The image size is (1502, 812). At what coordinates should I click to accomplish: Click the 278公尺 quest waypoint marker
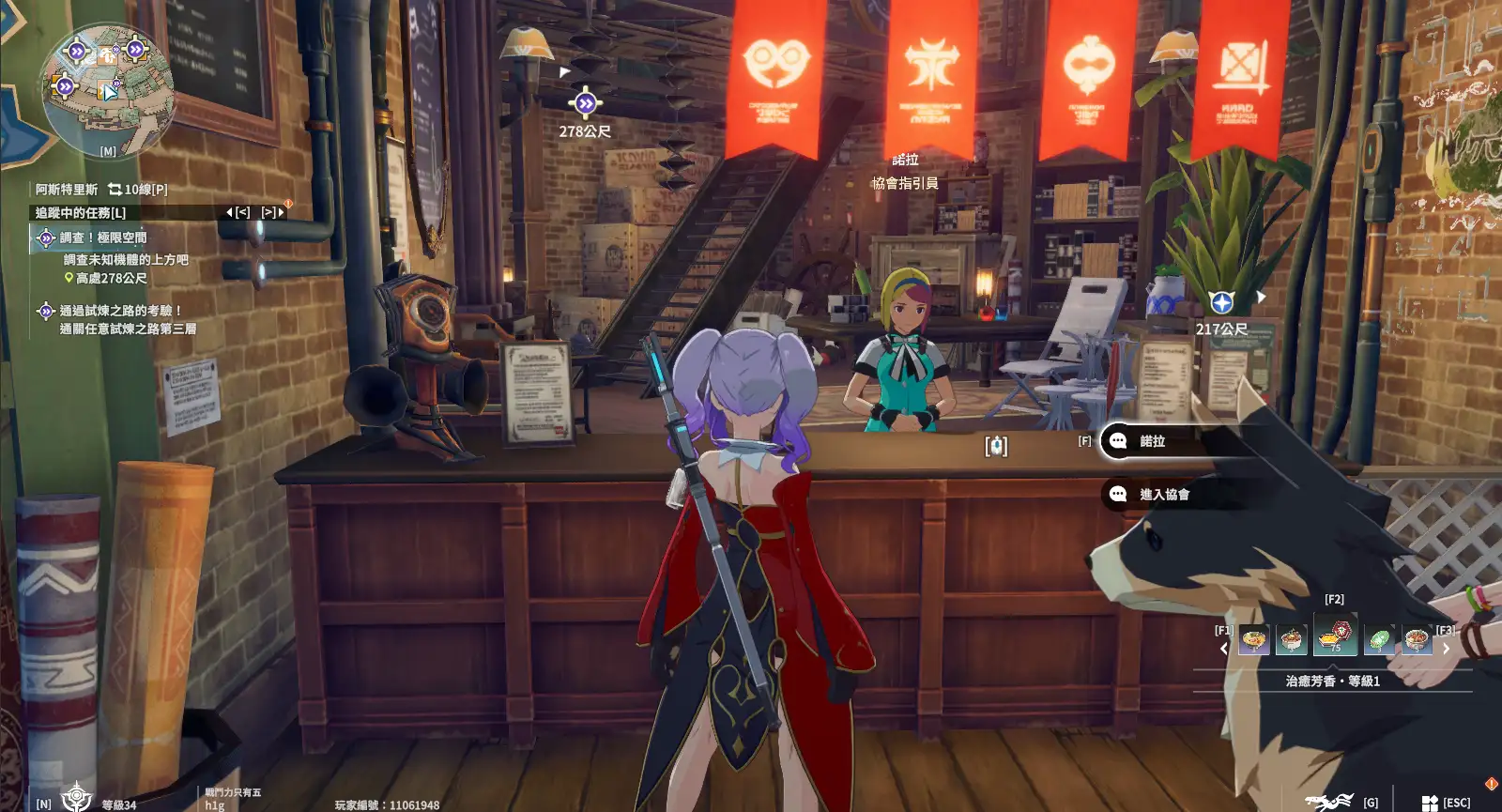[586, 103]
